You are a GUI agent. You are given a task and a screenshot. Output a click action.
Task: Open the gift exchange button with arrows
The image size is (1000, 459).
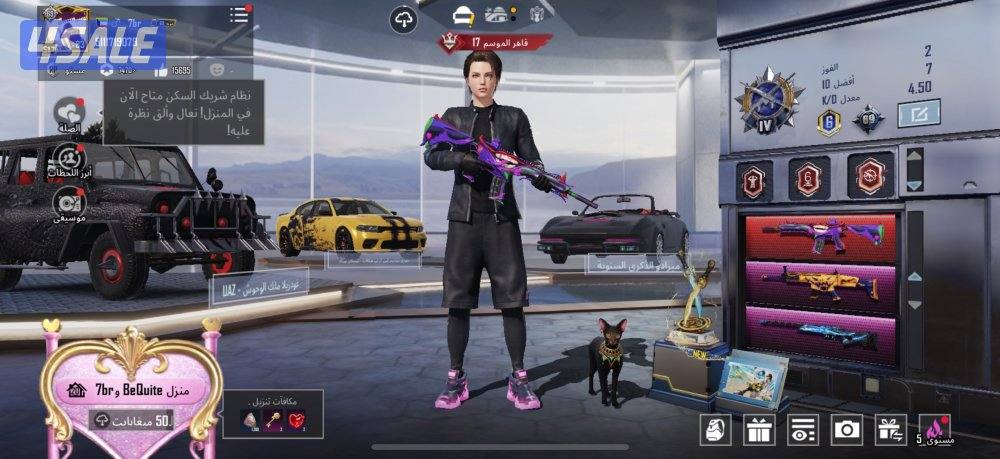[890, 430]
